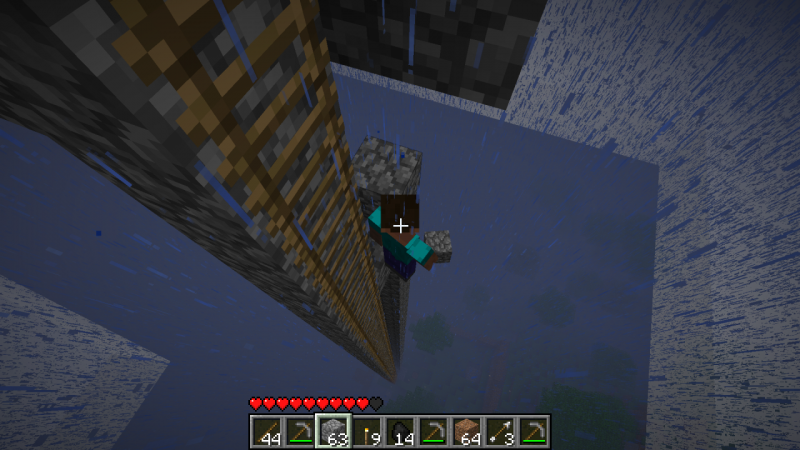Pick the coal stack of 14

(400, 431)
